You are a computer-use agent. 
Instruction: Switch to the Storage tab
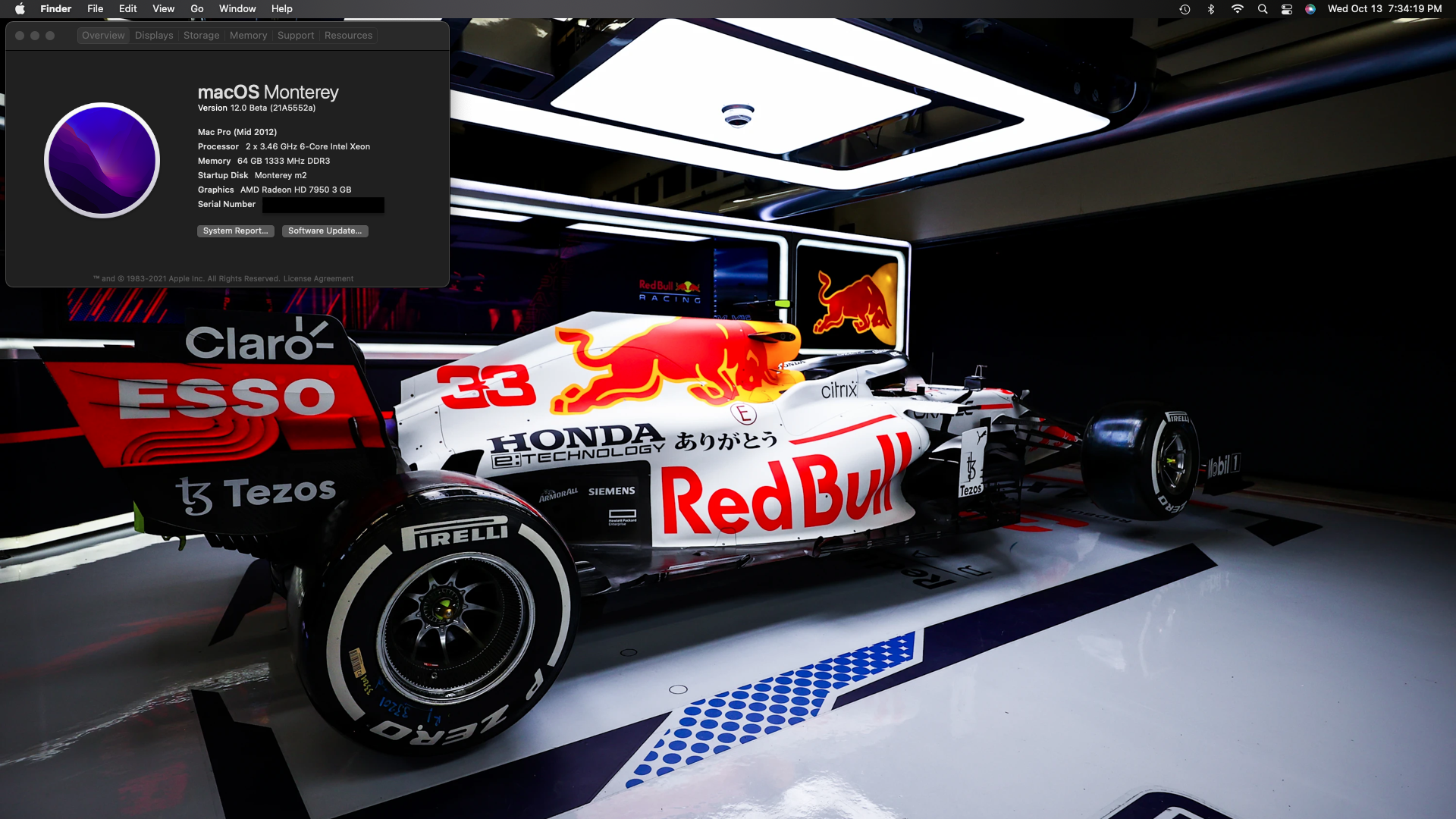(x=201, y=36)
